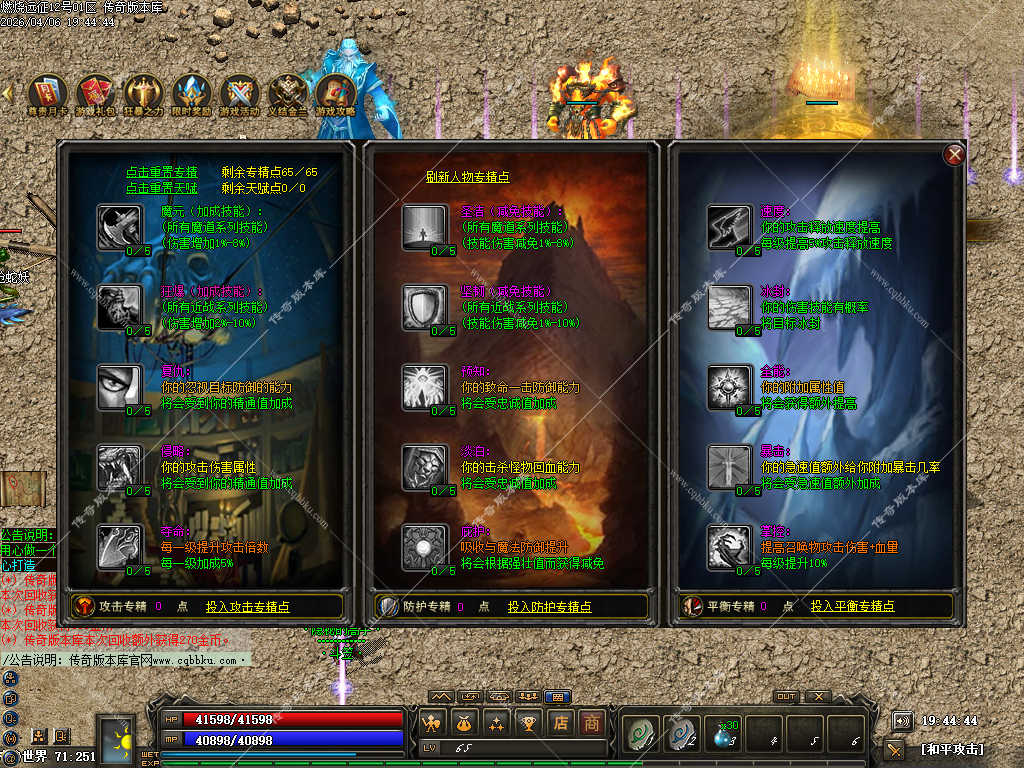Open the 商 shop button
Image resolution: width=1024 pixels, height=768 pixels.
[593, 722]
